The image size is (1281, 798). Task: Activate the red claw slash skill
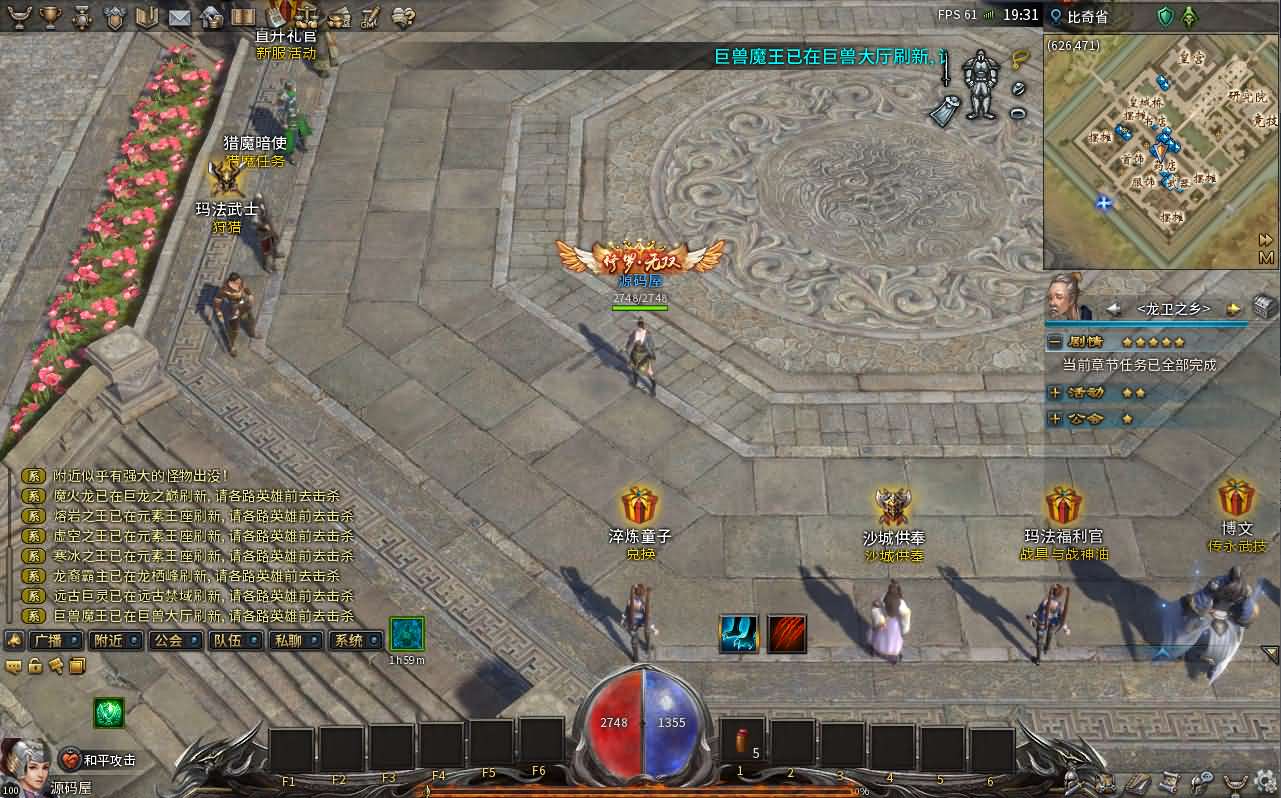point(787,634)
